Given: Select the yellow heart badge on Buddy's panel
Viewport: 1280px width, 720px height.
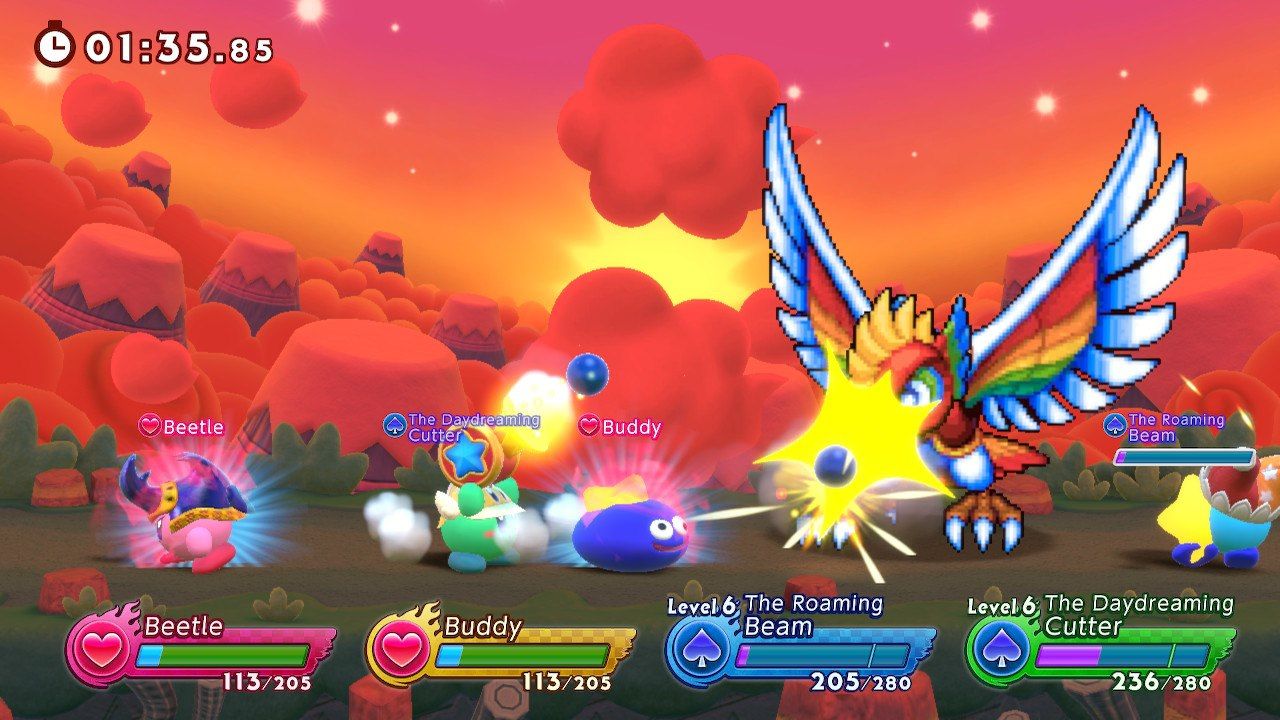Looking at the screenshot, I should click(x=401, y=650).
